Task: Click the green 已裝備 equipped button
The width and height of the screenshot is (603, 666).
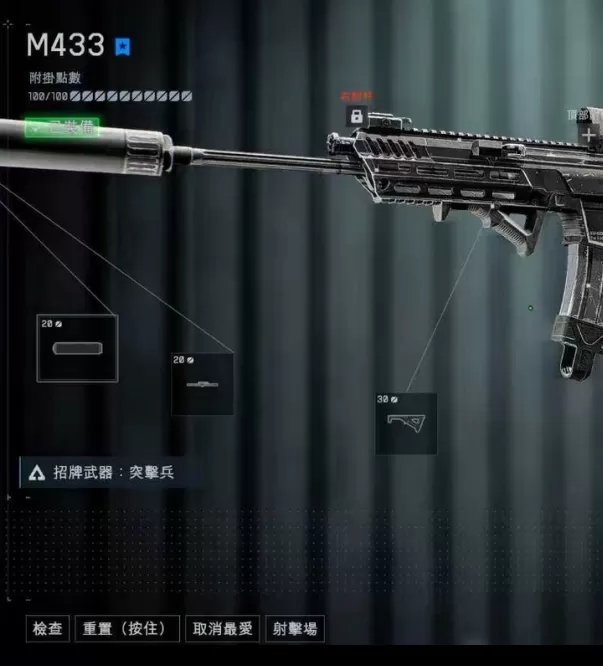Action: pos(62,128)
